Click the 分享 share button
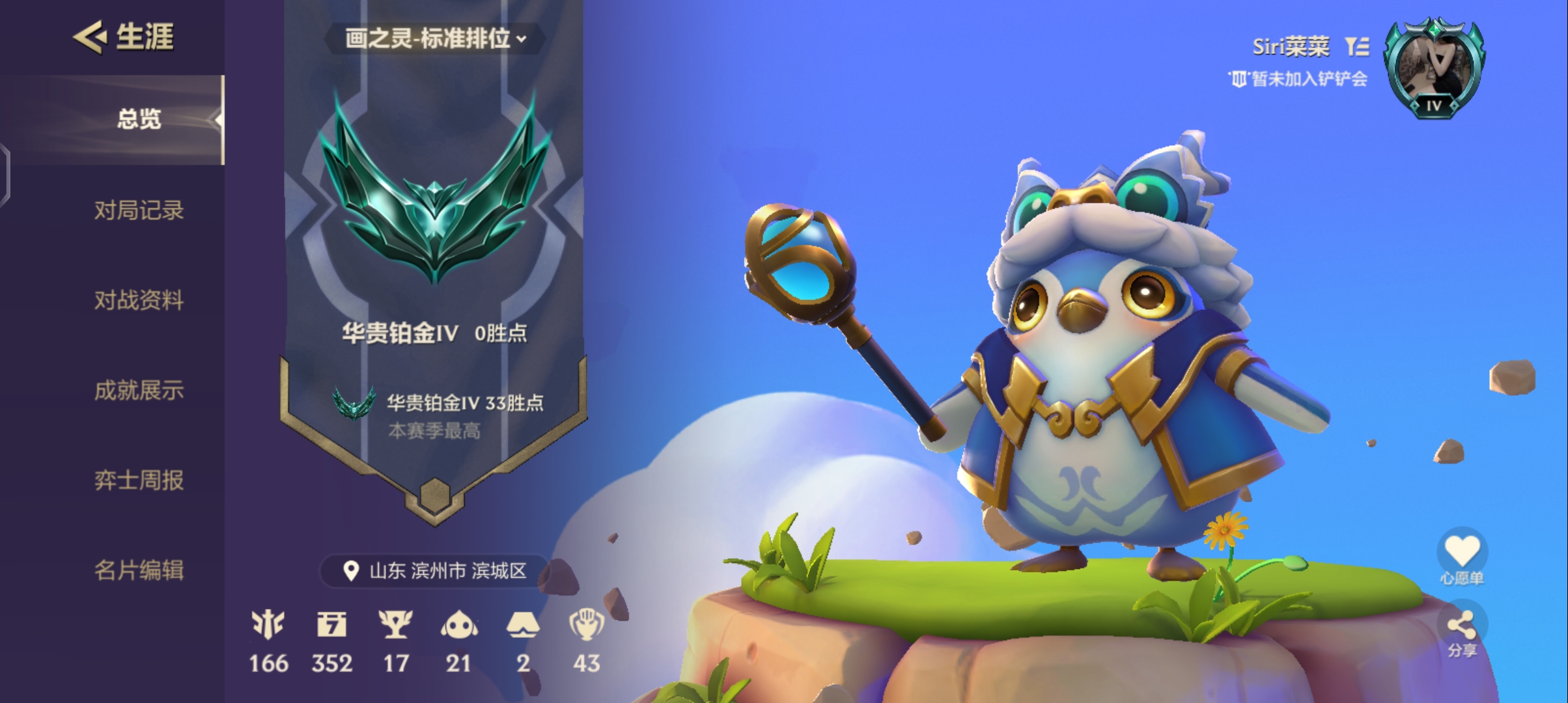The height and width of the screenshot is (703, 1568). tap(1462, 630)
